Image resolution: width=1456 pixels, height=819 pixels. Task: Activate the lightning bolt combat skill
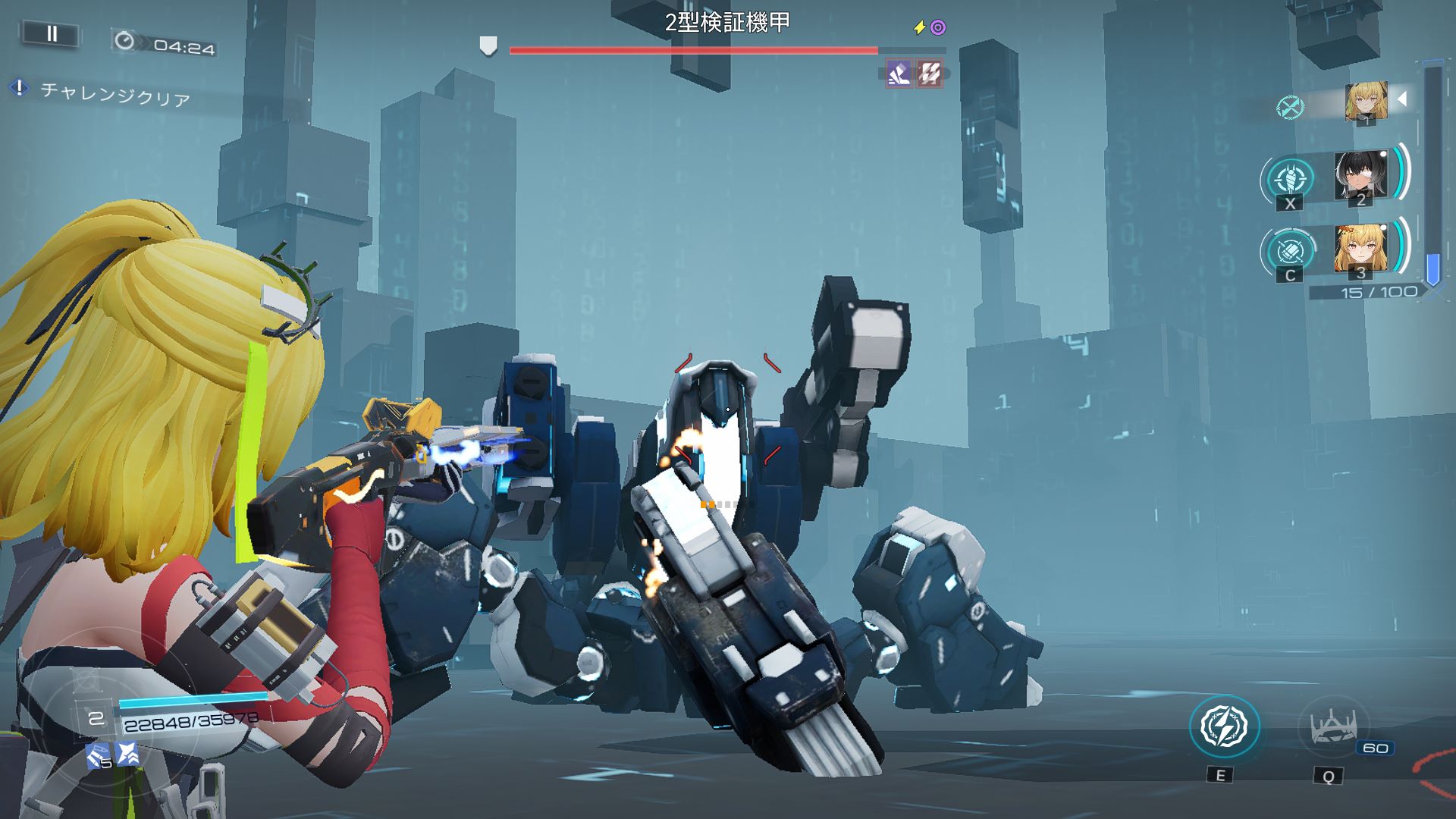[x=1224, y=726]
